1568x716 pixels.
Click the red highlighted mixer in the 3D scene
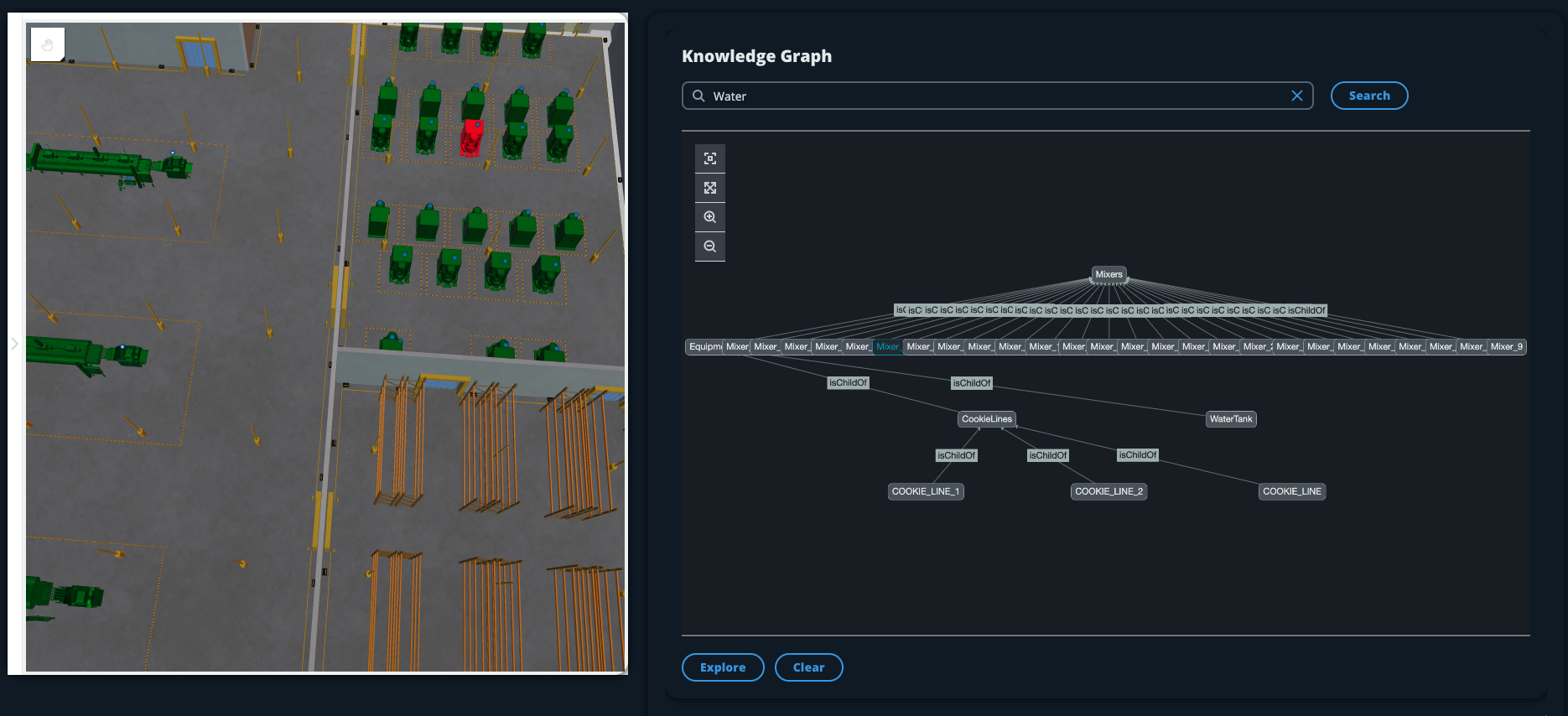472,136
